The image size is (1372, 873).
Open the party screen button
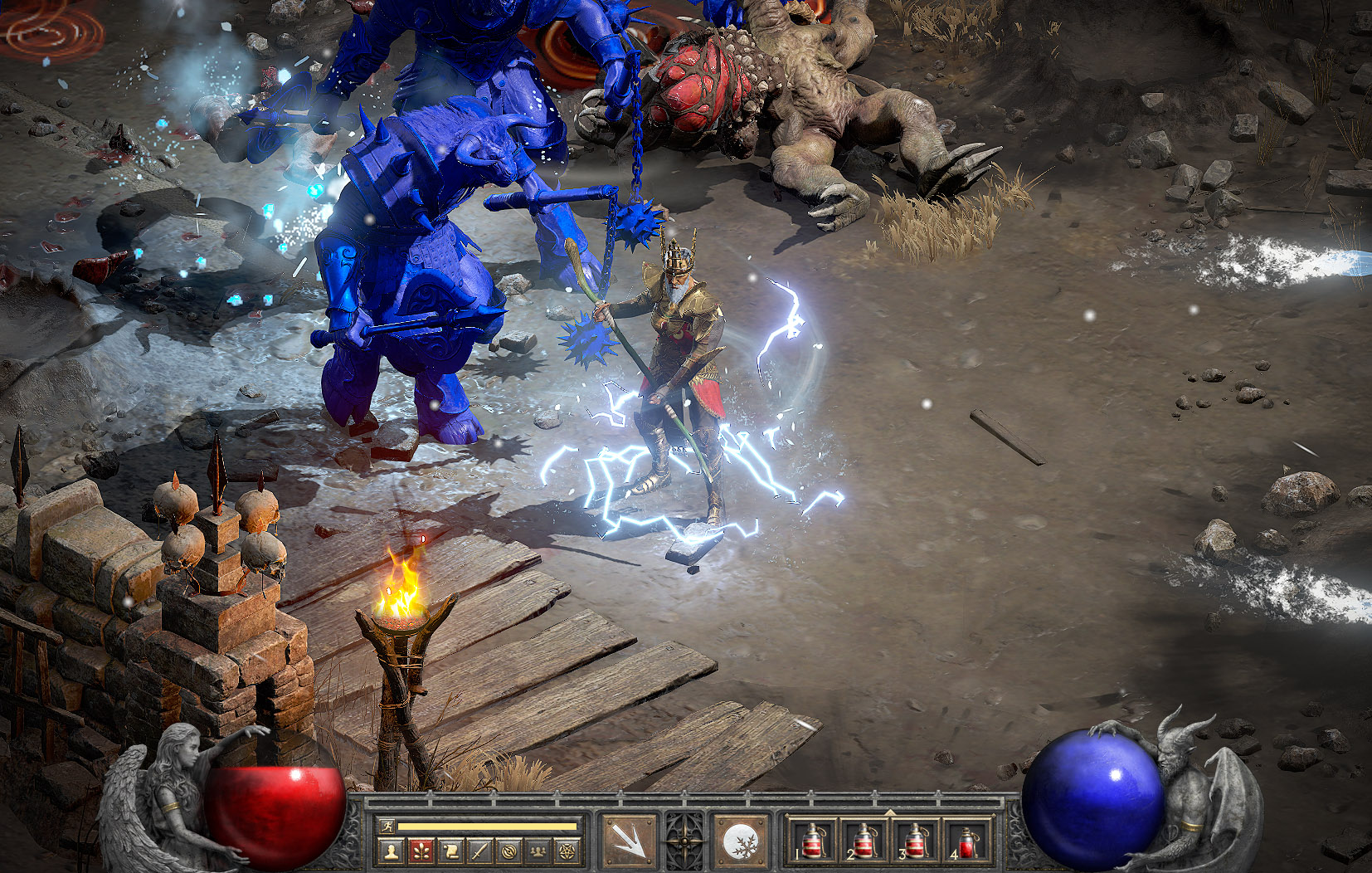538,850
